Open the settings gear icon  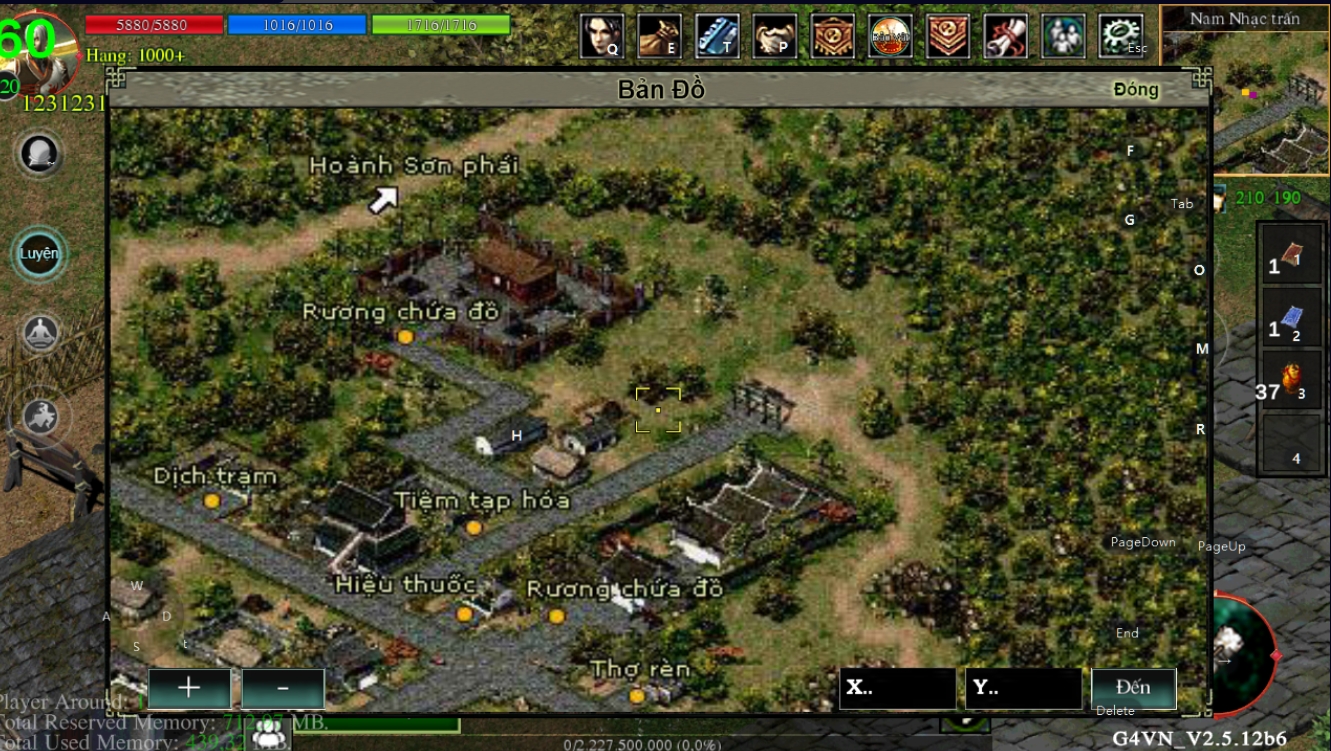pyautogui.click(x=1120, y=36)
